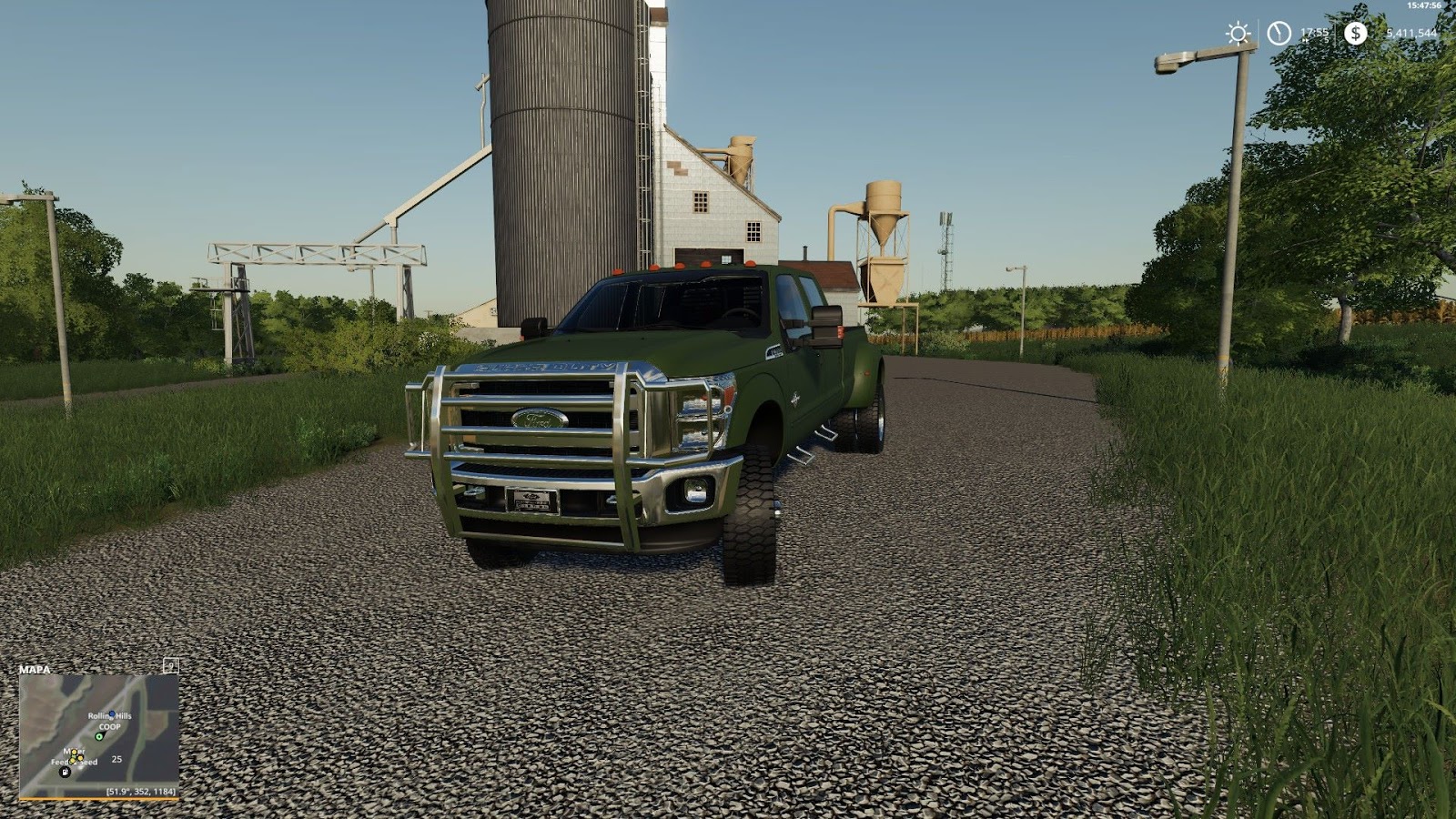This screenshot has width=1456, height=819.
Task: Click the time acceleration arrows under 17:55
Action: click(x=1306, y=41)
